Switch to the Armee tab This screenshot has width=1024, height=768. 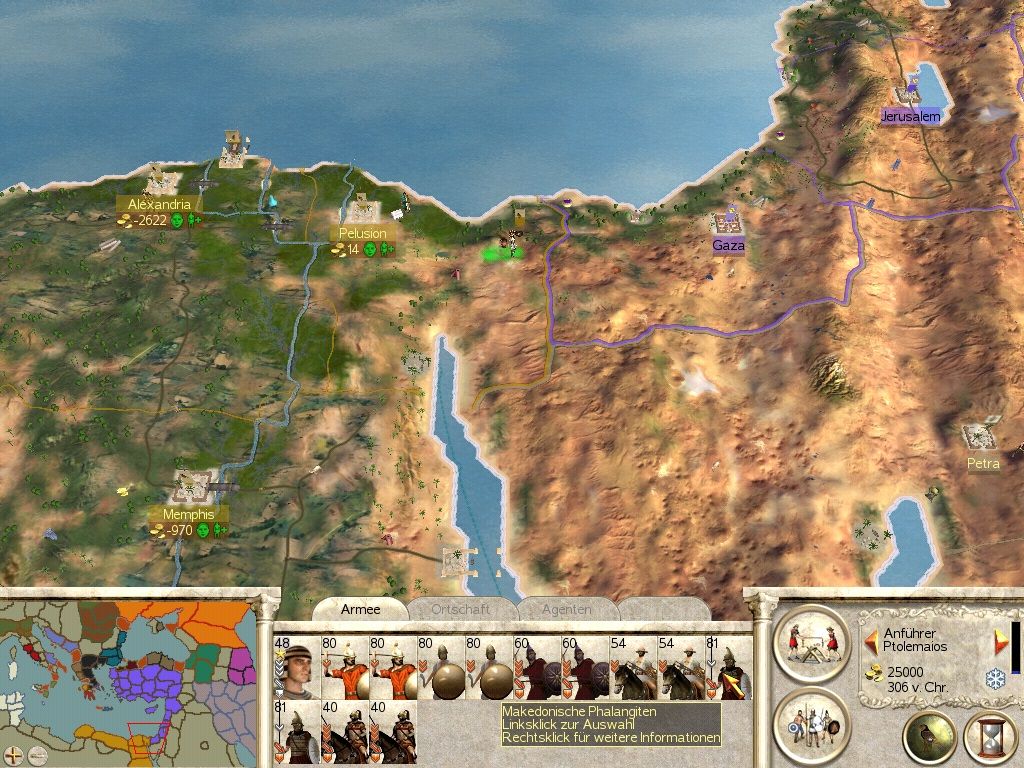click(360, 609)
